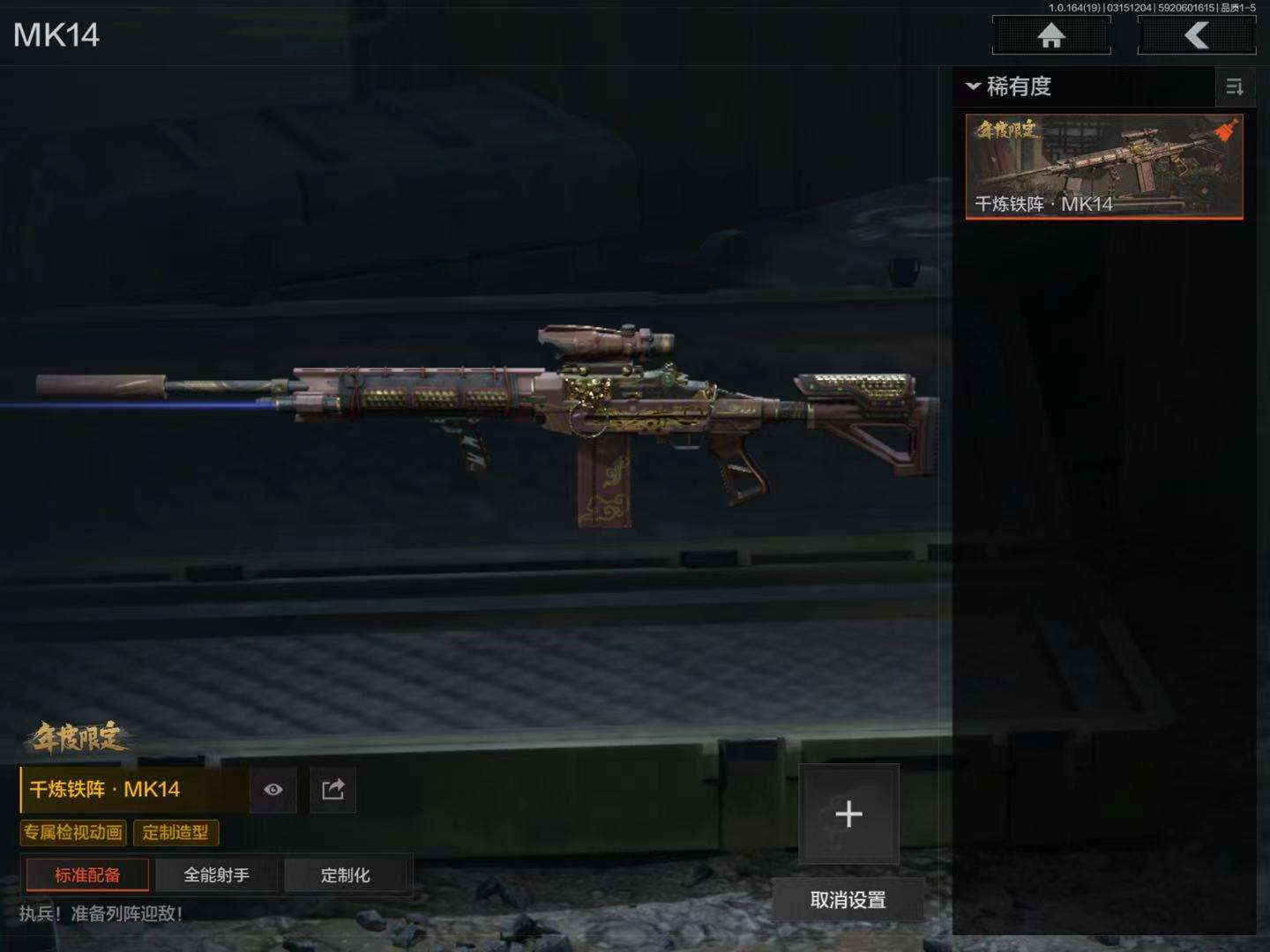1270x952 pixels.
Task: Toggle the sort order icon
Action: pos(1234,86)
